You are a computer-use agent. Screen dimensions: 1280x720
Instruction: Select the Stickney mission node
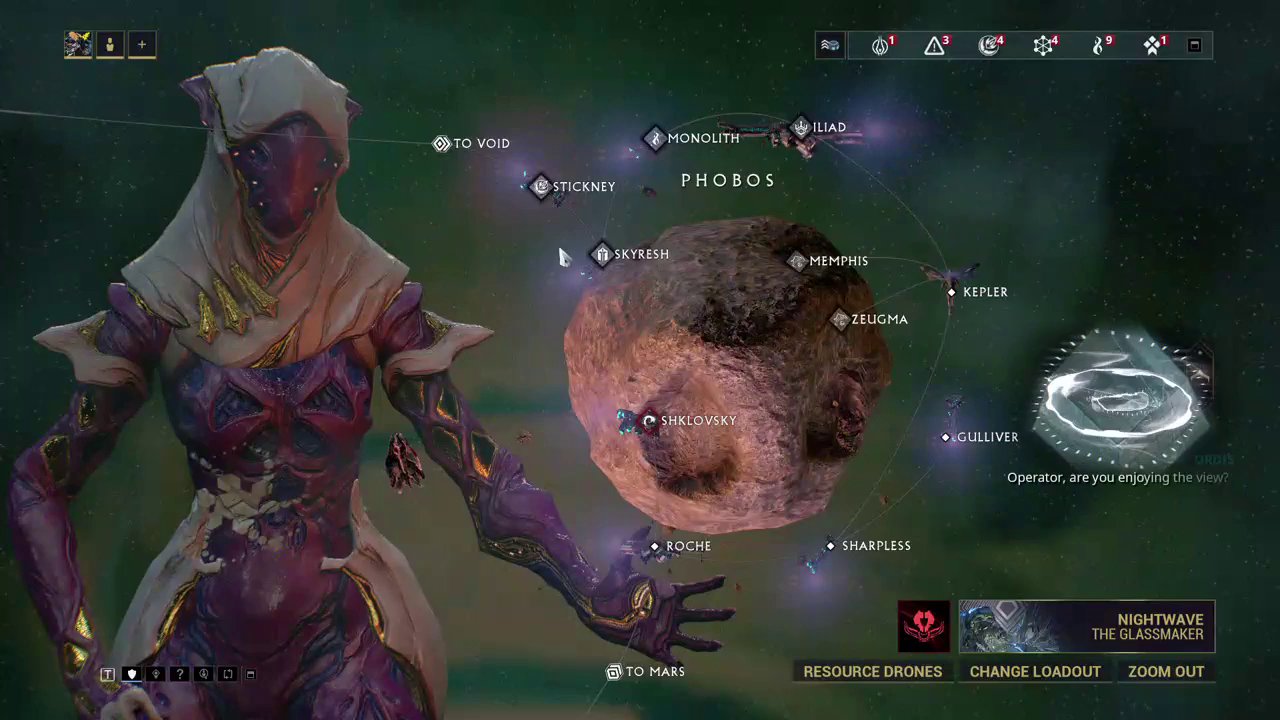point(541,186)
